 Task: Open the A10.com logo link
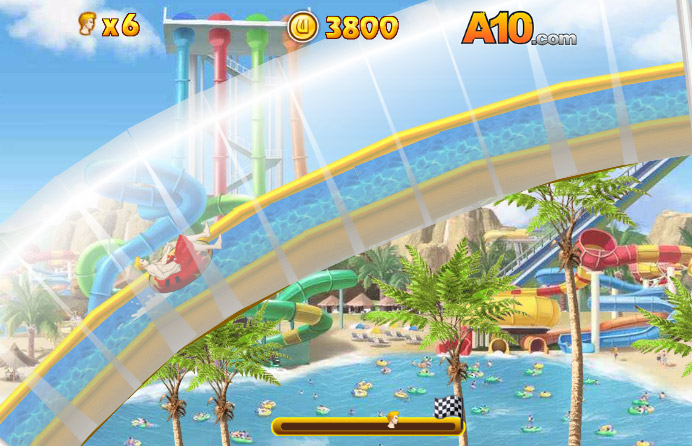(x=518, y=29)
